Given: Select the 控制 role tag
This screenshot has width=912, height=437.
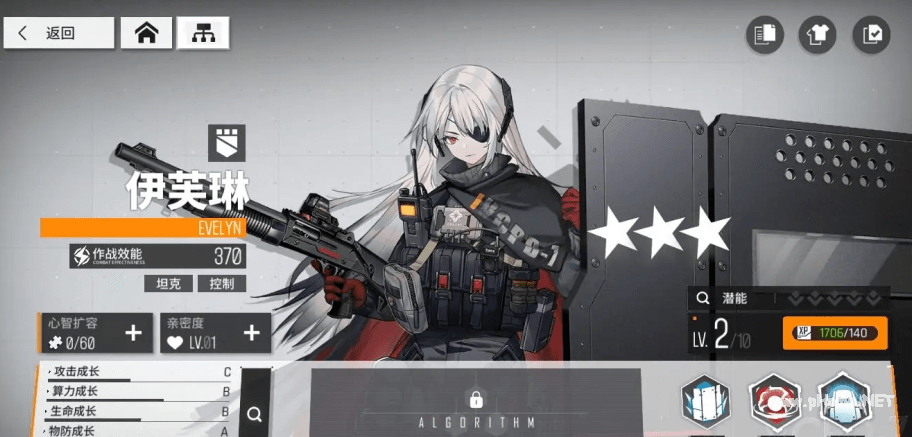Looking at the screenshot, I should 221,283.
